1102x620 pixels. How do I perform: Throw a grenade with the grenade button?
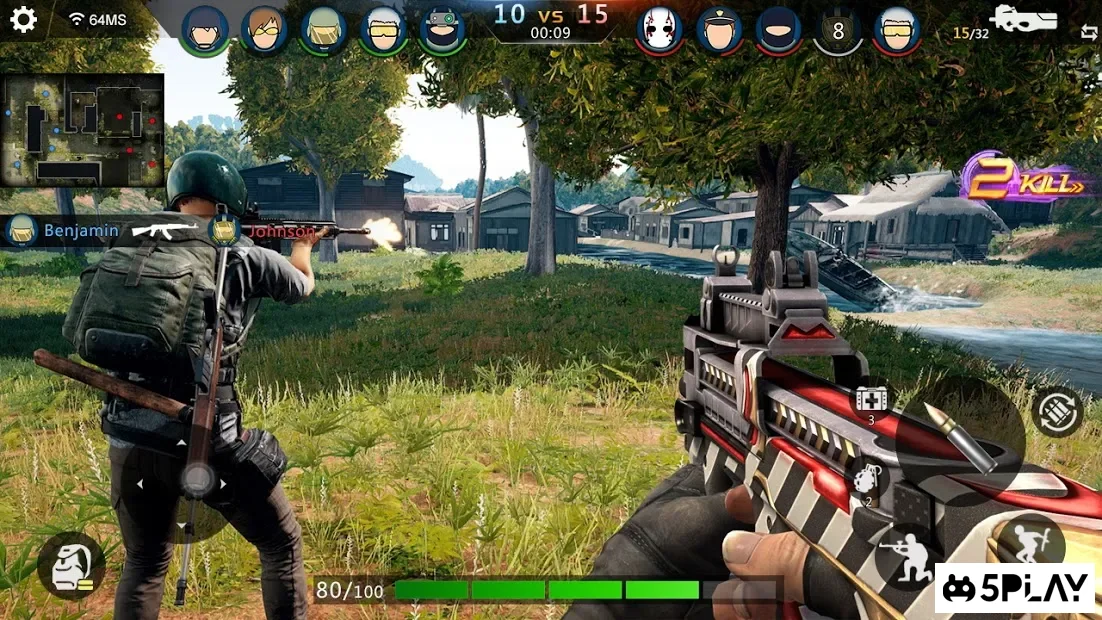pos(867,481)
